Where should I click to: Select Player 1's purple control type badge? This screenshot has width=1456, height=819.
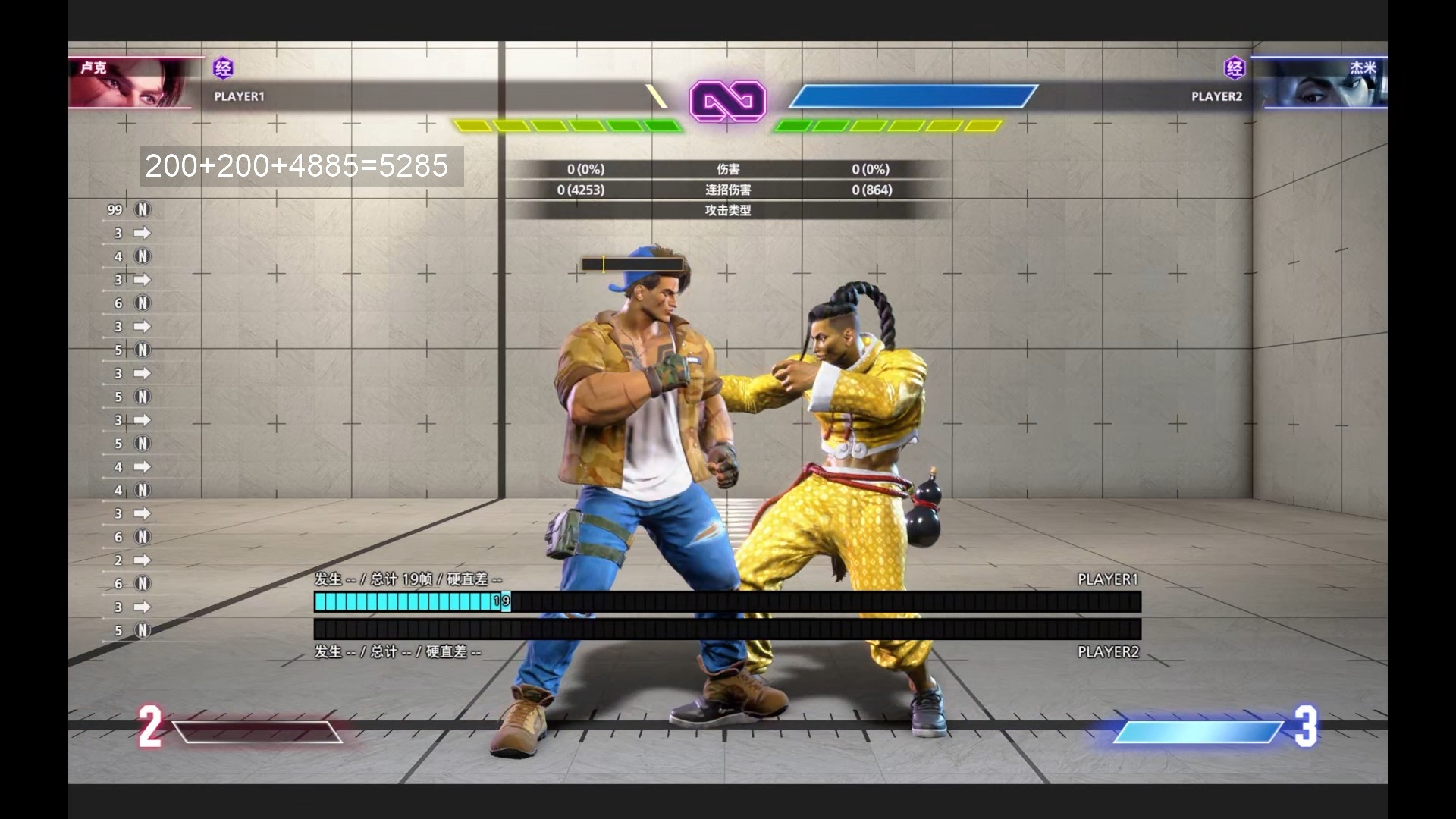[x=223, y=69]
